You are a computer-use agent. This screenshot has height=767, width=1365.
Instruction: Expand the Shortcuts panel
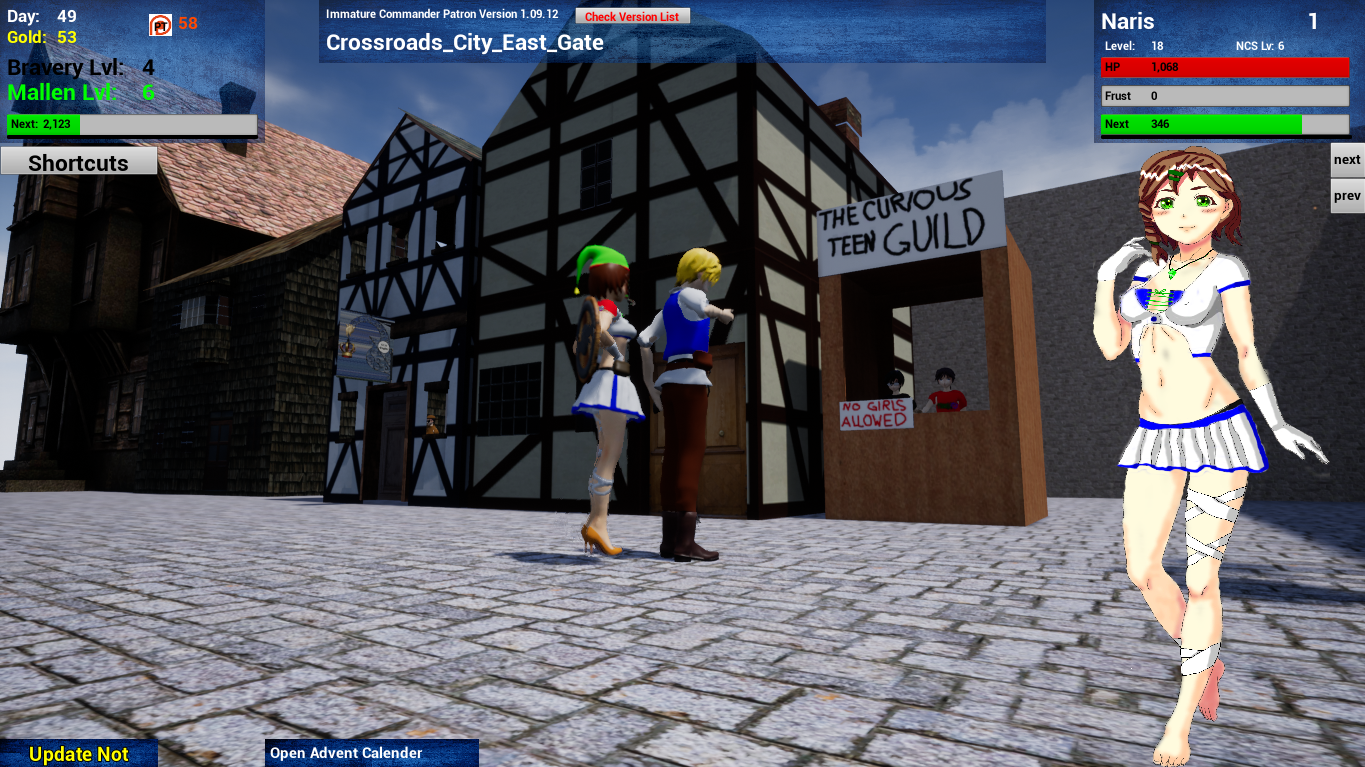tap(78, 161)
